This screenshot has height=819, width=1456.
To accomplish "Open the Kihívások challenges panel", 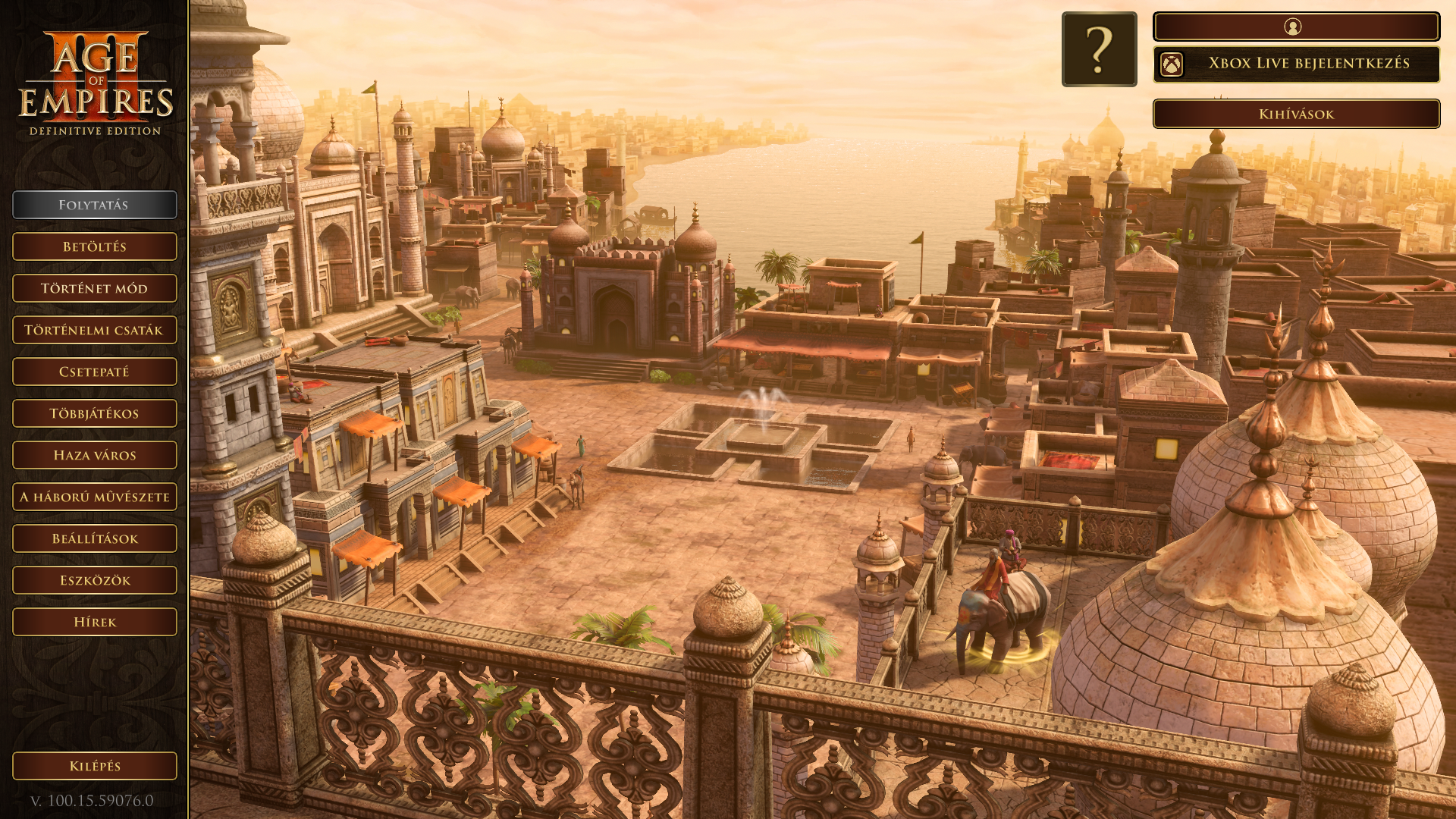I will 1296,114.
